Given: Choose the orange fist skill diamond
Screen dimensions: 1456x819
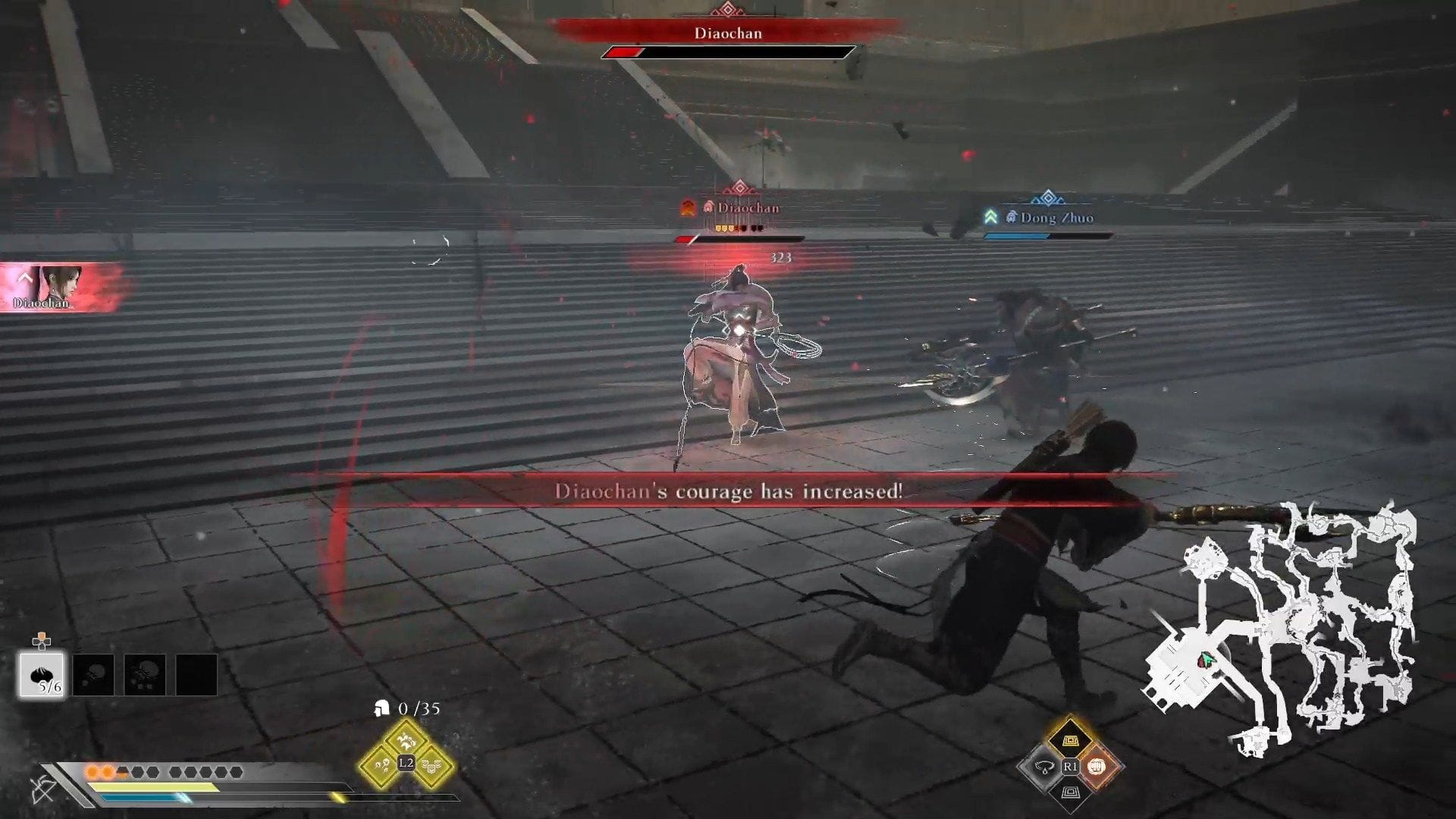Looking at the screenshot, I should tap(1096, 767).
